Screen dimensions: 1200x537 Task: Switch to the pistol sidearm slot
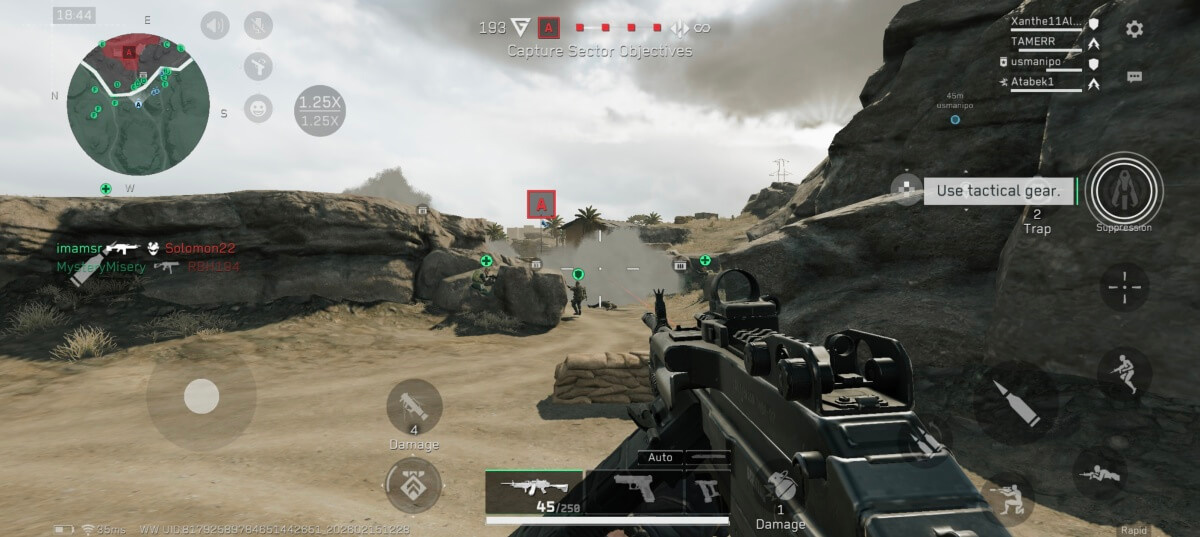click(634, 491)
